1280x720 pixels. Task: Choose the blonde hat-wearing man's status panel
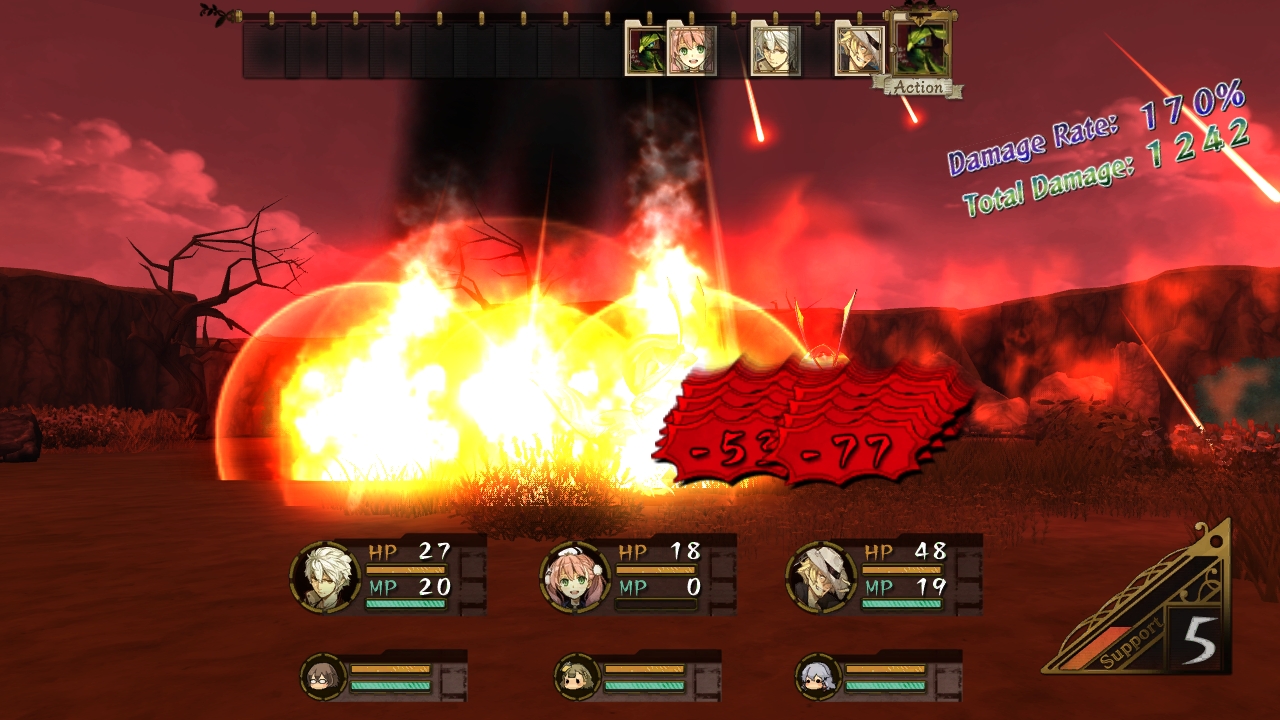pos(884,575)
